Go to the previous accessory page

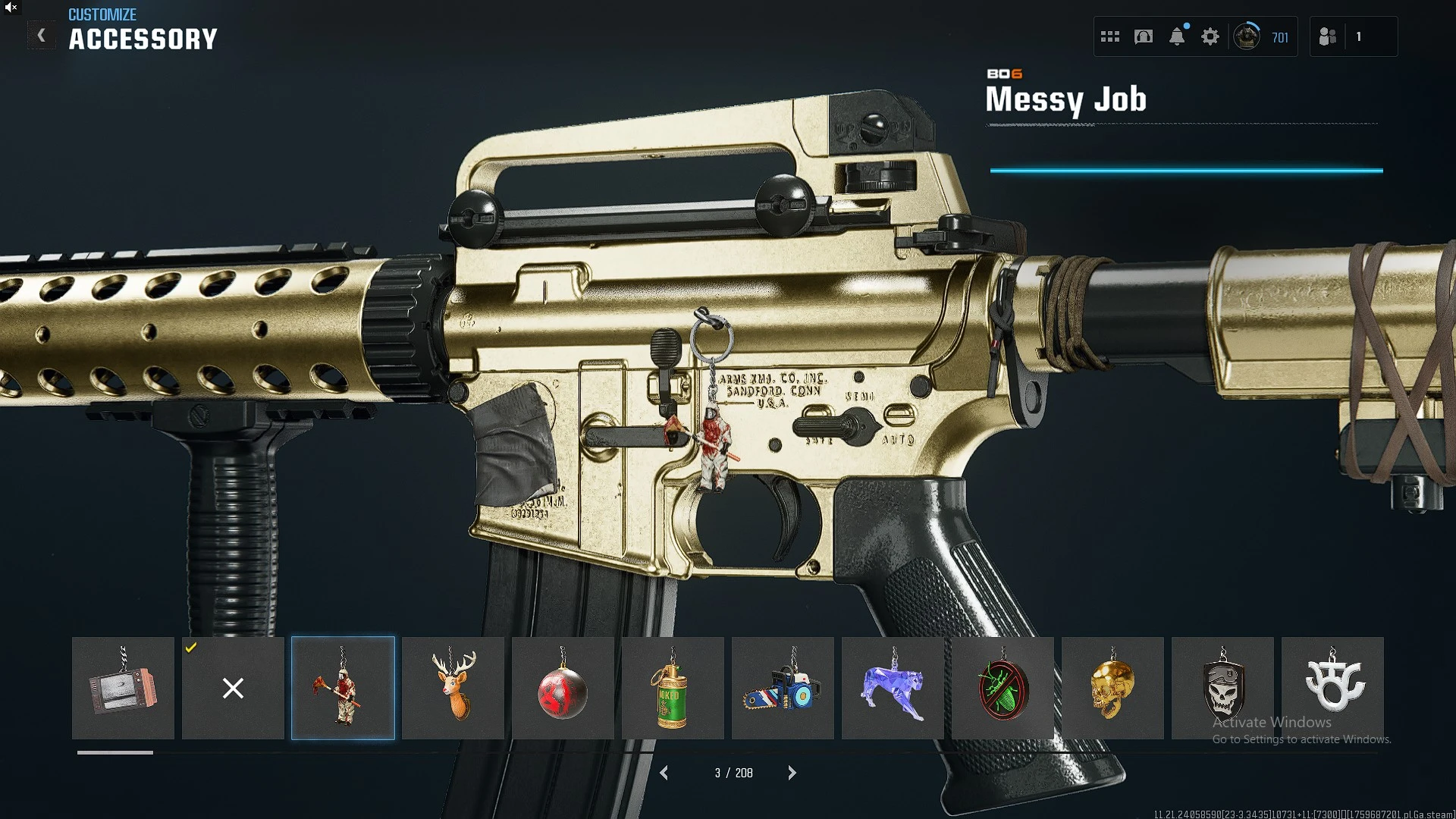(x=664, y=773)
